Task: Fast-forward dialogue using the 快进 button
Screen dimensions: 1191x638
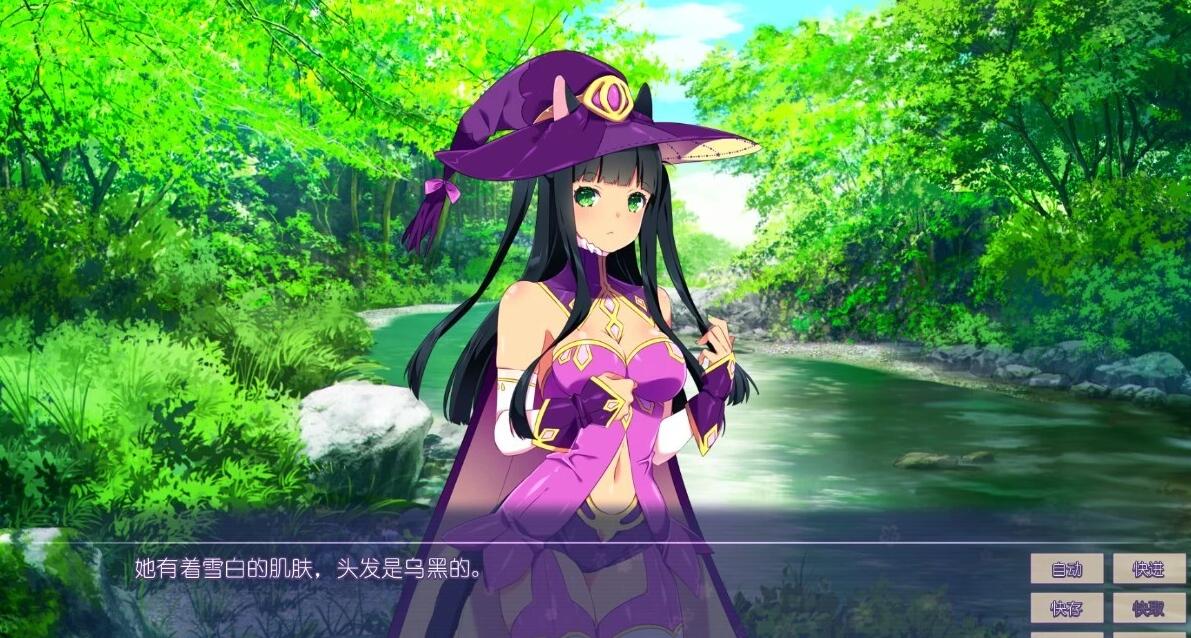Action: tap(1149, 569)
